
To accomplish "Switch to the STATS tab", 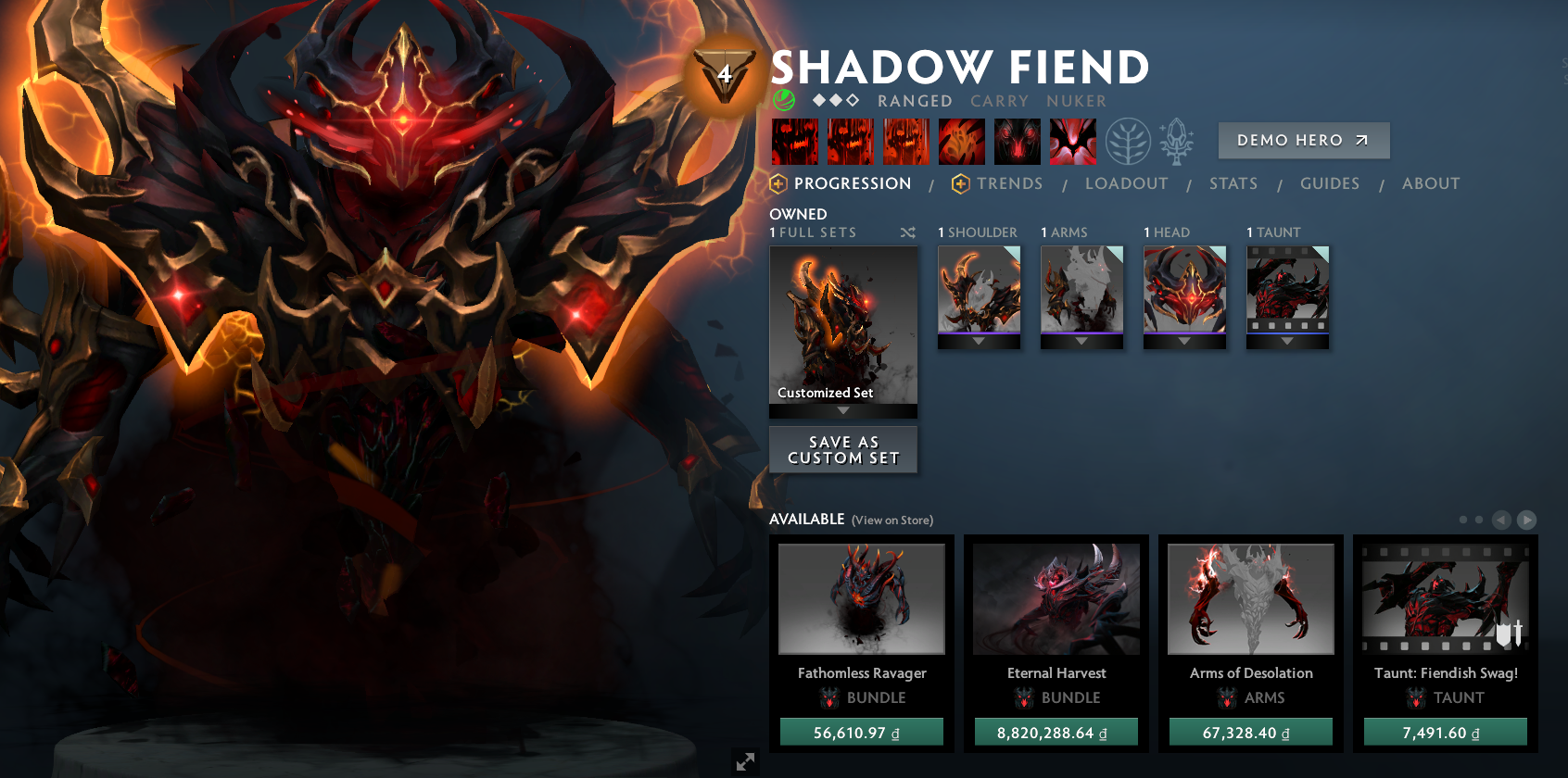I will tap(1233, 183).
